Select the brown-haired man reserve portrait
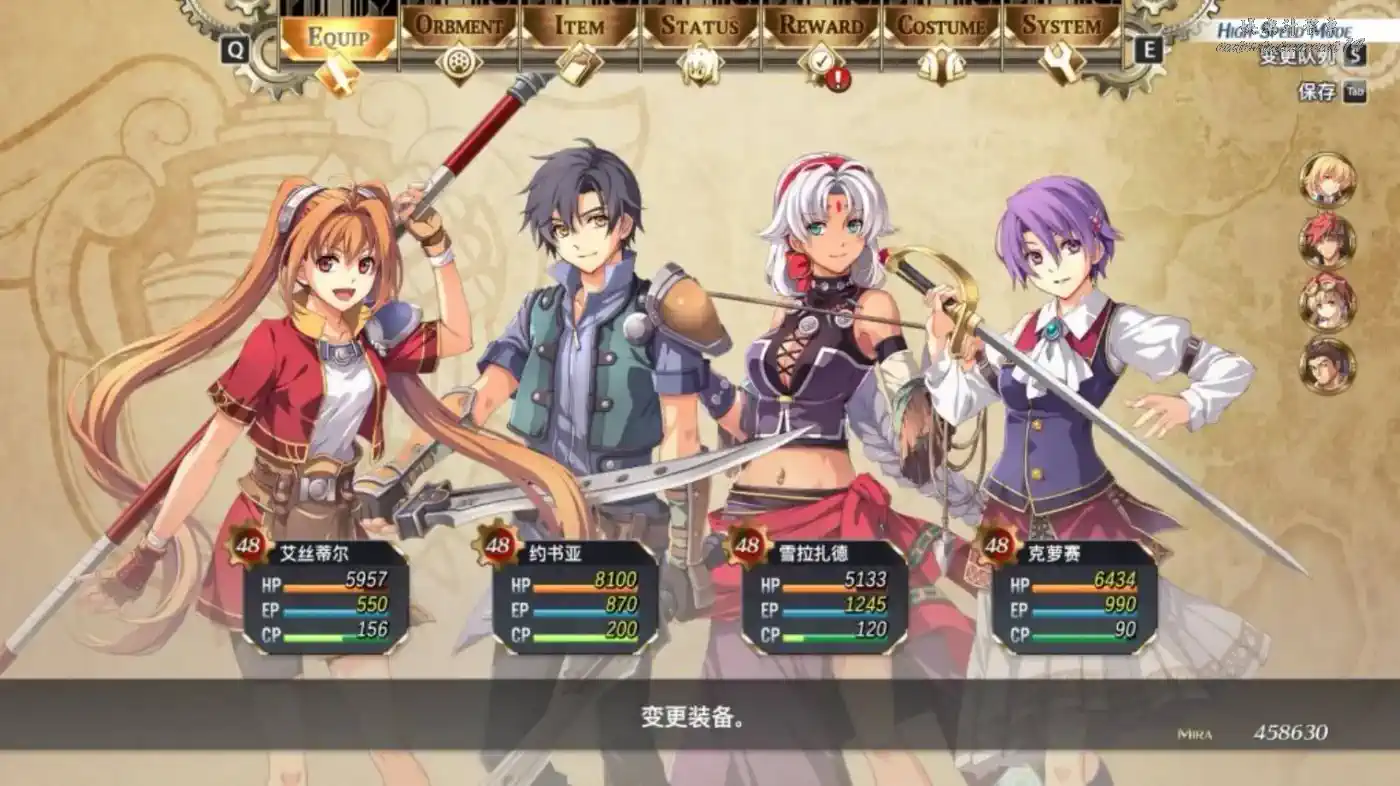1400x786 pixels. click(1327, 366)
